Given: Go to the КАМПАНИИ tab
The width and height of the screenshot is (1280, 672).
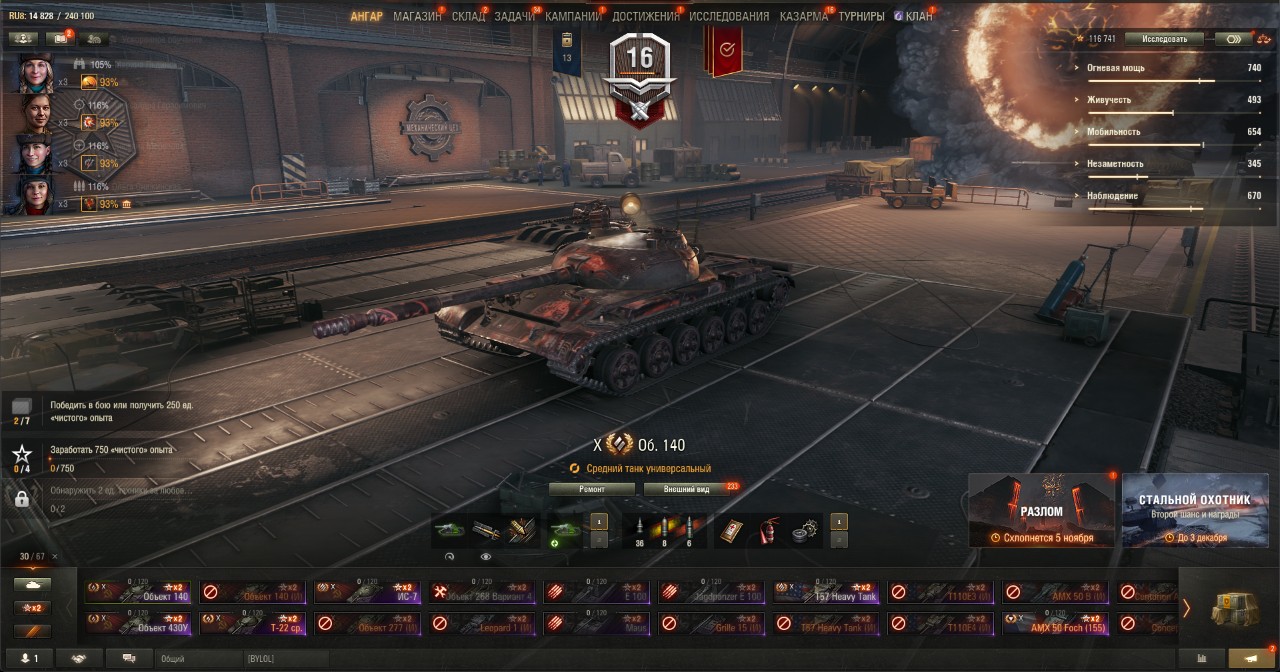Looking at the screenshot, I should pyautogui.click(x=573, y=16).
